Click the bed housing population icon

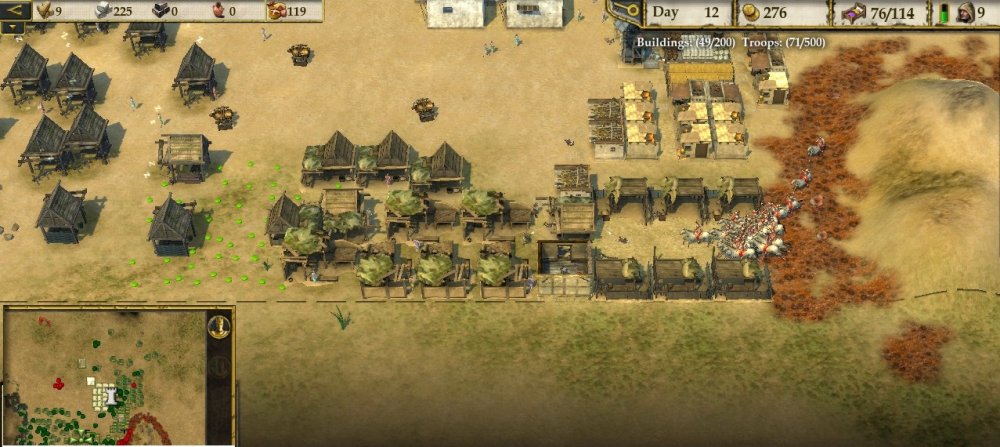853,13
